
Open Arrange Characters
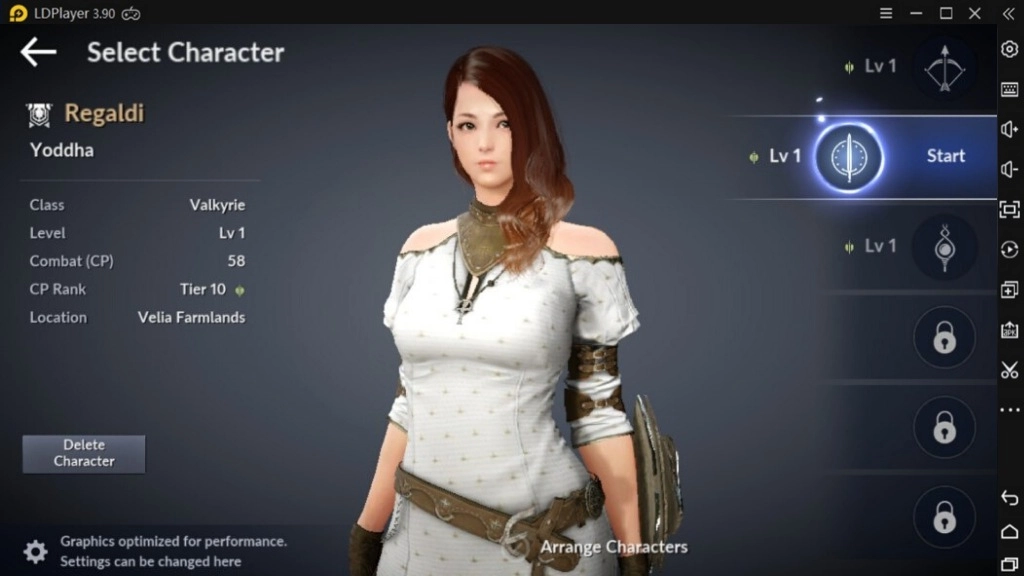tap(612, 547)
